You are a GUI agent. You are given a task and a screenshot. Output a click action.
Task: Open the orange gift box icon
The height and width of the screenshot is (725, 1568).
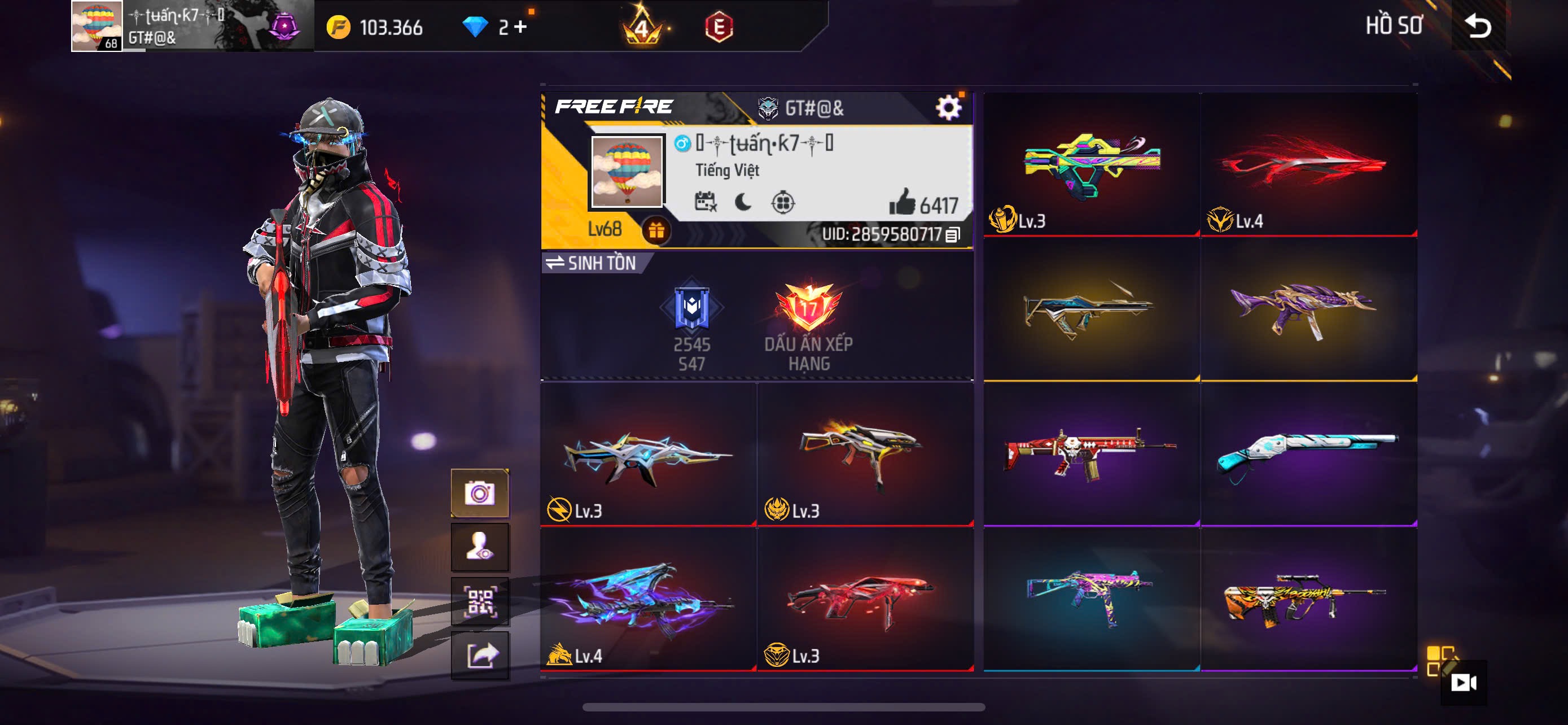click(x=655, y=231)
